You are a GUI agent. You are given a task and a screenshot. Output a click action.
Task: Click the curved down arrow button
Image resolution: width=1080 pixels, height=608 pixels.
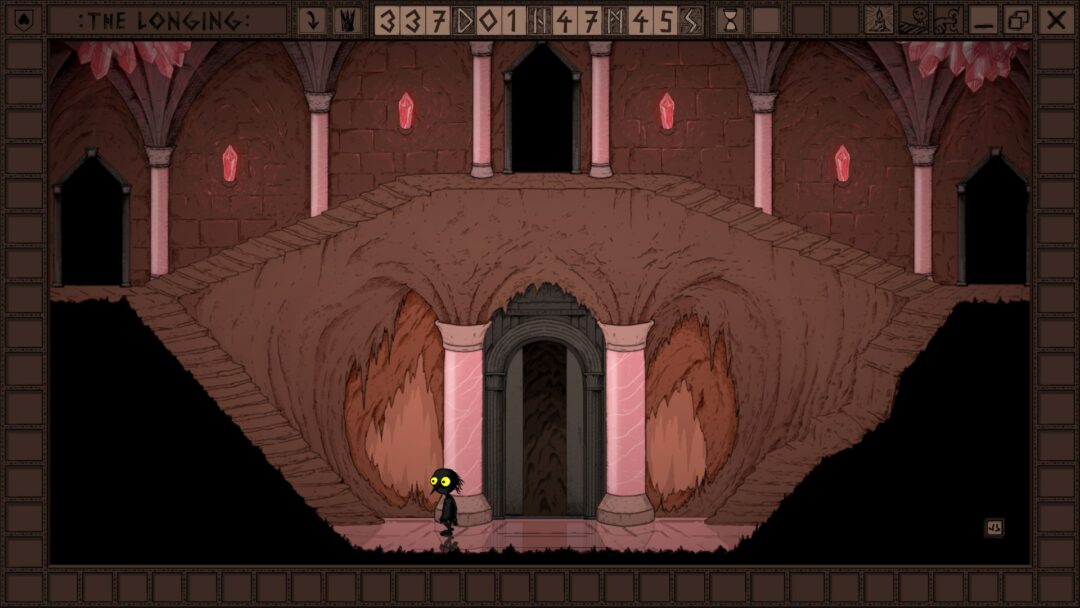click(x=313, y=20)
